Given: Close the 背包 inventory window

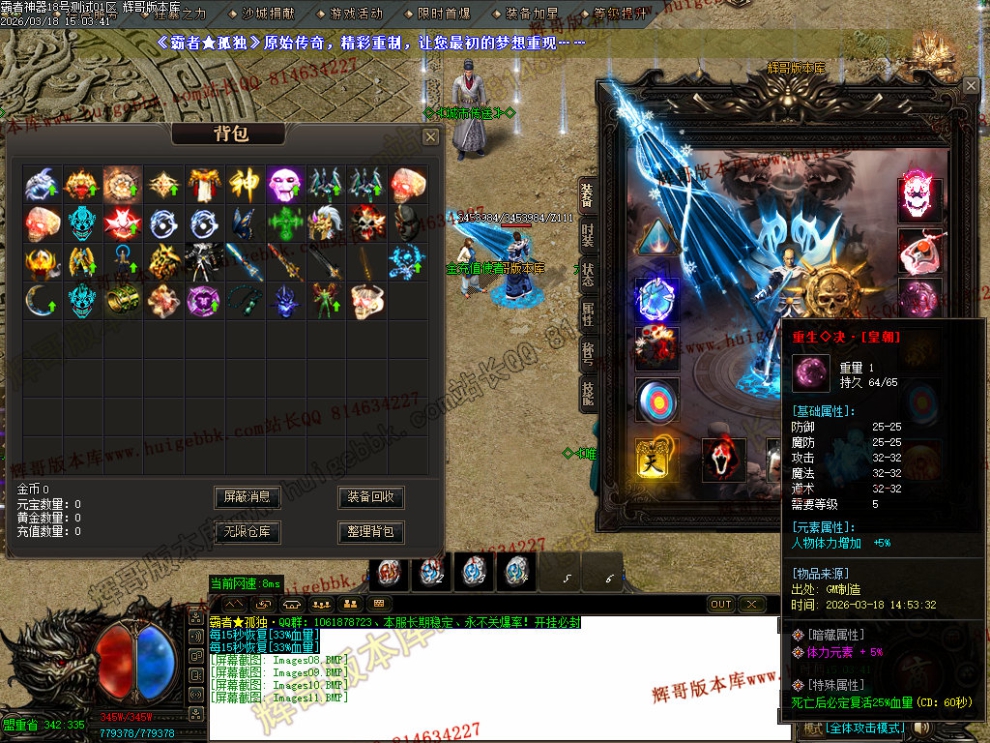Looking at the screenshot, I should (430, 137).
